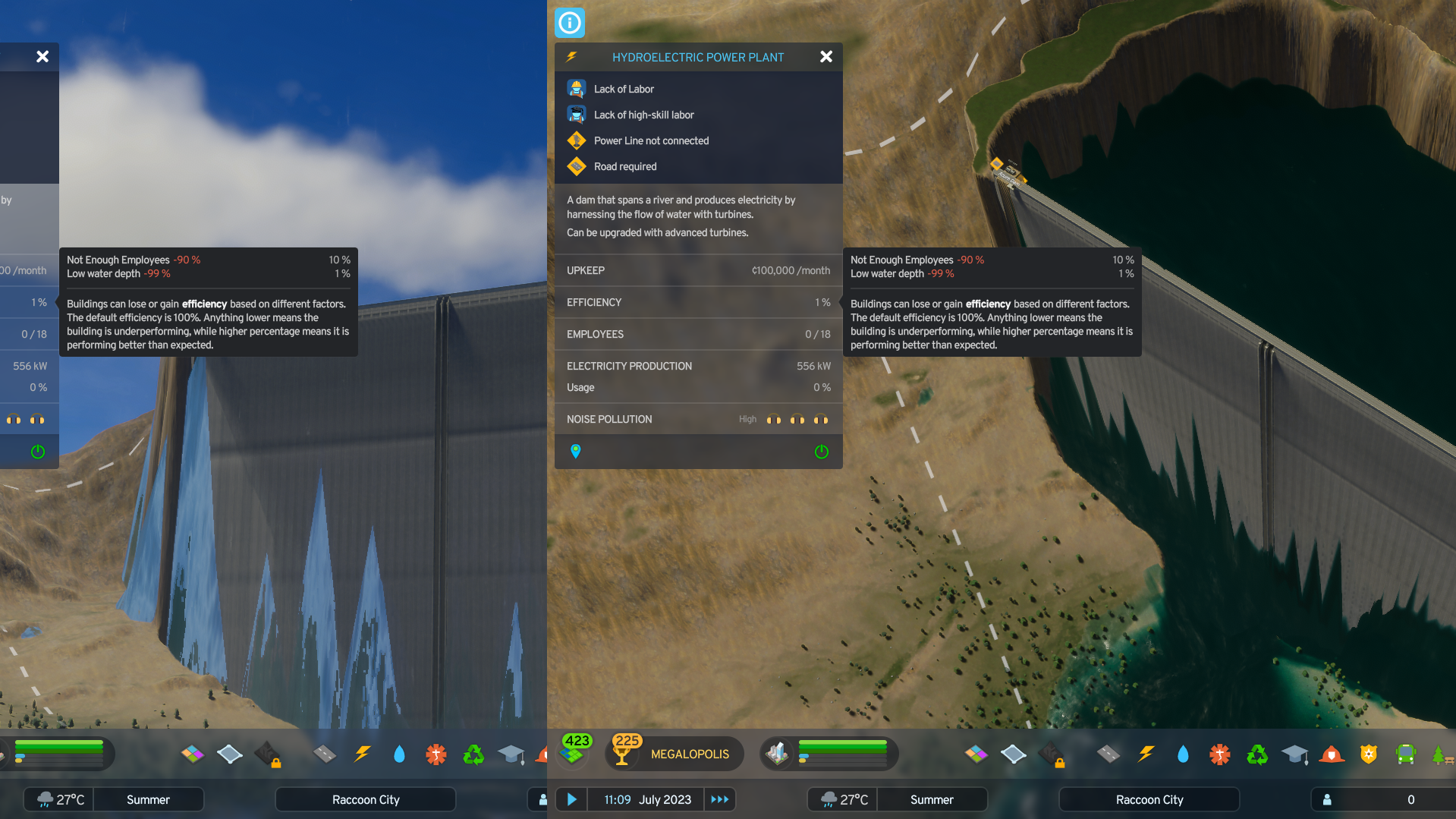This screenshot has height=819, width=1456.
Task: Open the Garbage Management menu
Action: (x=1257, y=754)
